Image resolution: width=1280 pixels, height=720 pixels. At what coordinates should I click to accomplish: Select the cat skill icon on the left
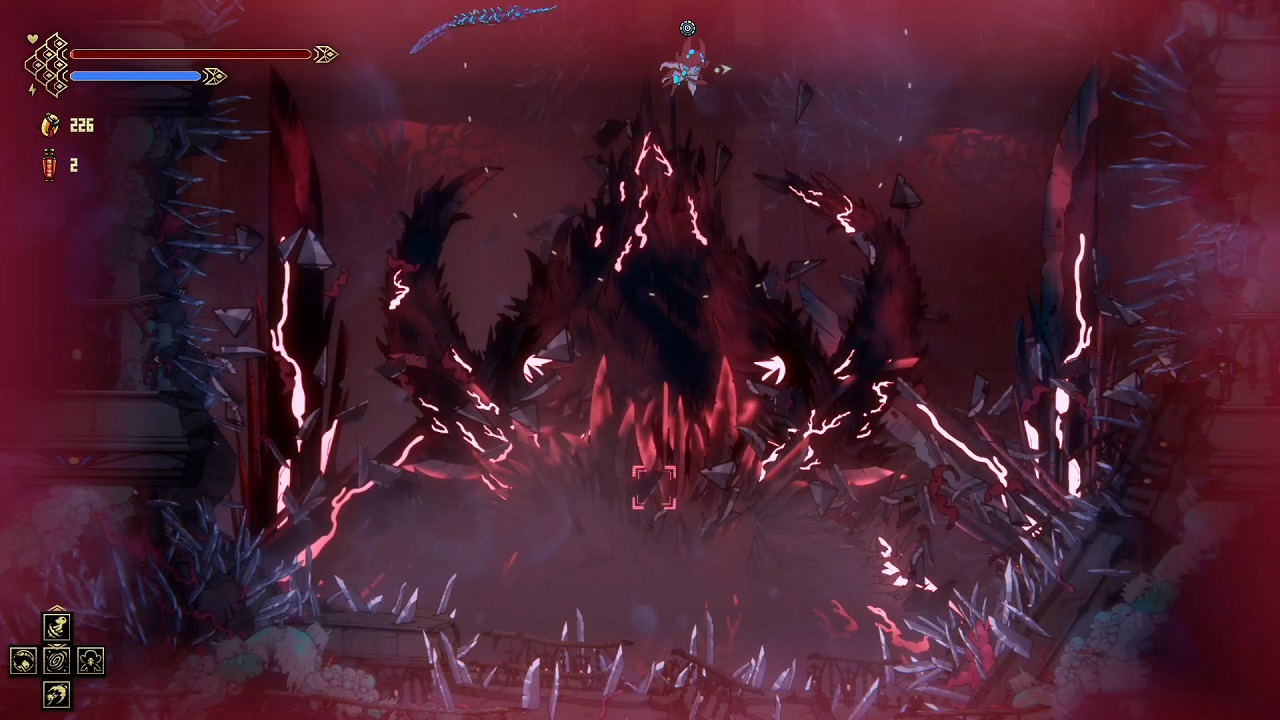pos(24,660)
